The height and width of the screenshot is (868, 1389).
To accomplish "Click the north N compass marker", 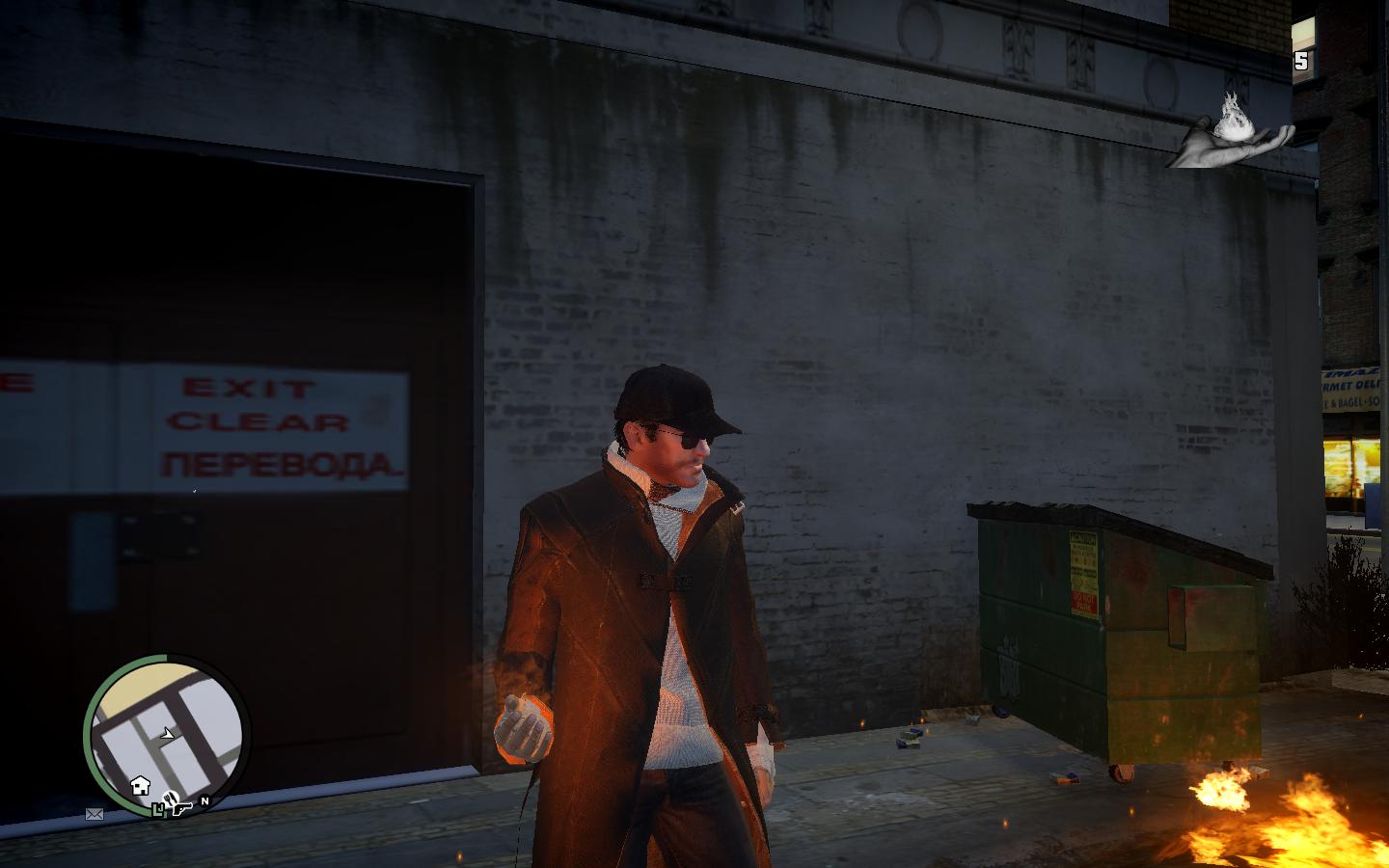I will (204, 801).
